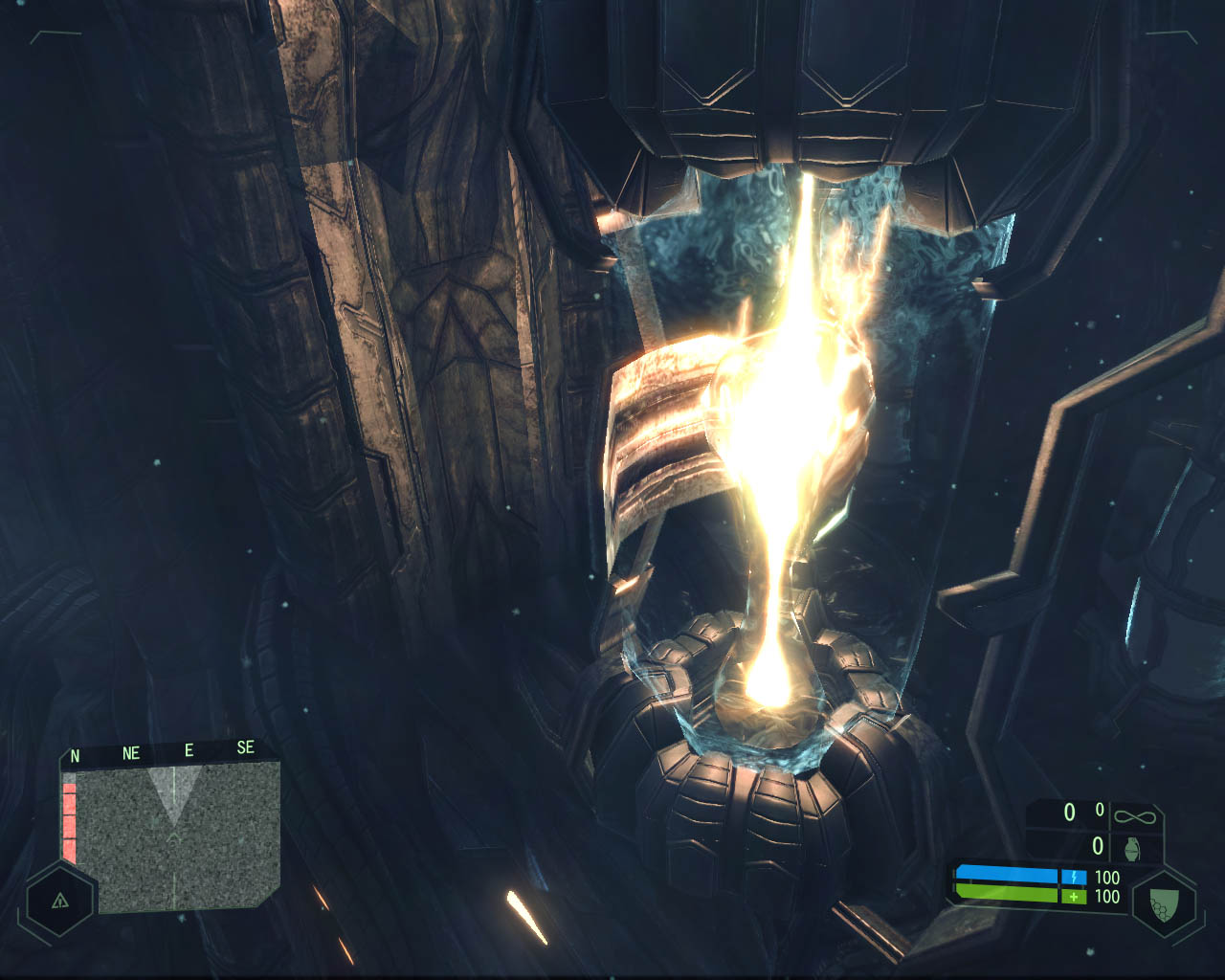Click the nanosuit armor mode hexagon
Image resolution: width=1225 pixels, height=980 pixels.
[x=1165, y=902]
